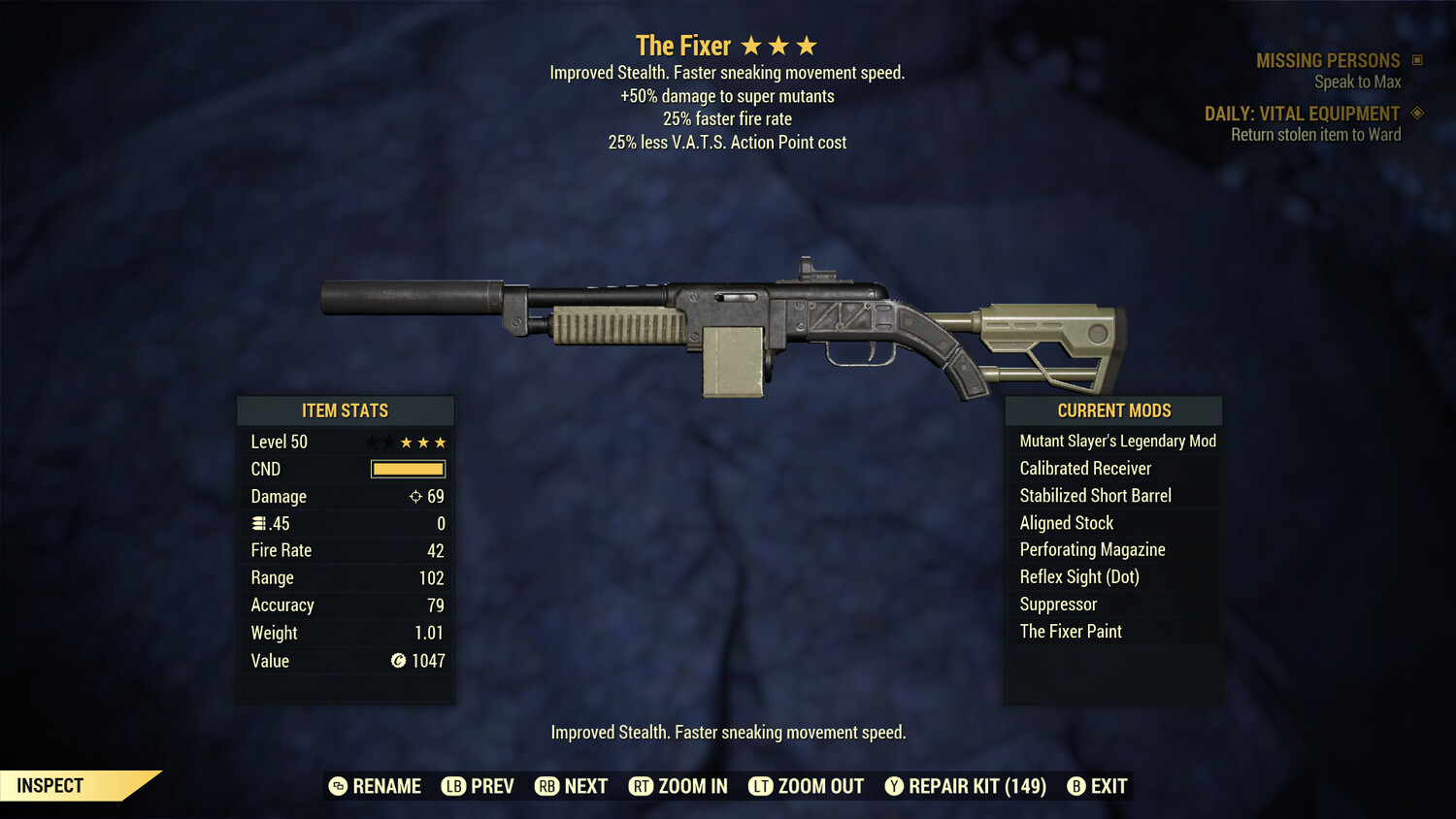Toggle the second star in the Level 50 row

pyautogui.click(x=387, y=442)
